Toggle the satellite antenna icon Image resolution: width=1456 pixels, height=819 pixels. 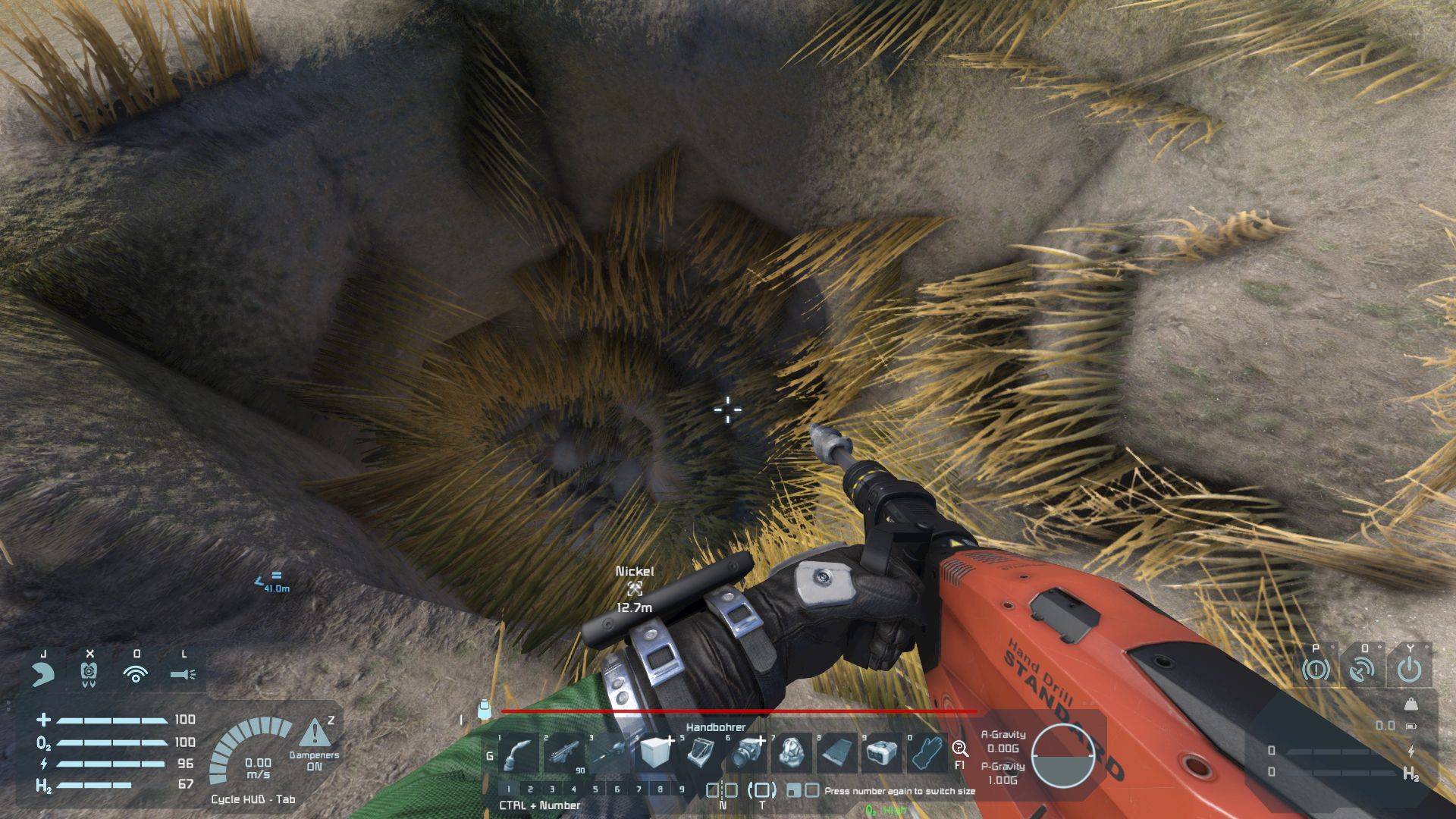tap(1363, 670)
